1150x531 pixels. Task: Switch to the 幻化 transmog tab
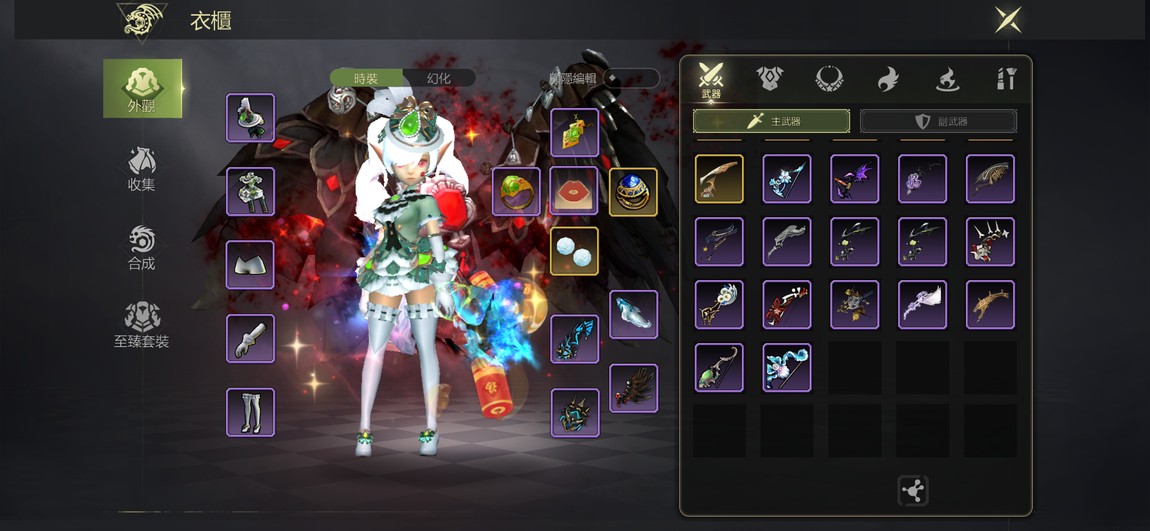(439, 78)
